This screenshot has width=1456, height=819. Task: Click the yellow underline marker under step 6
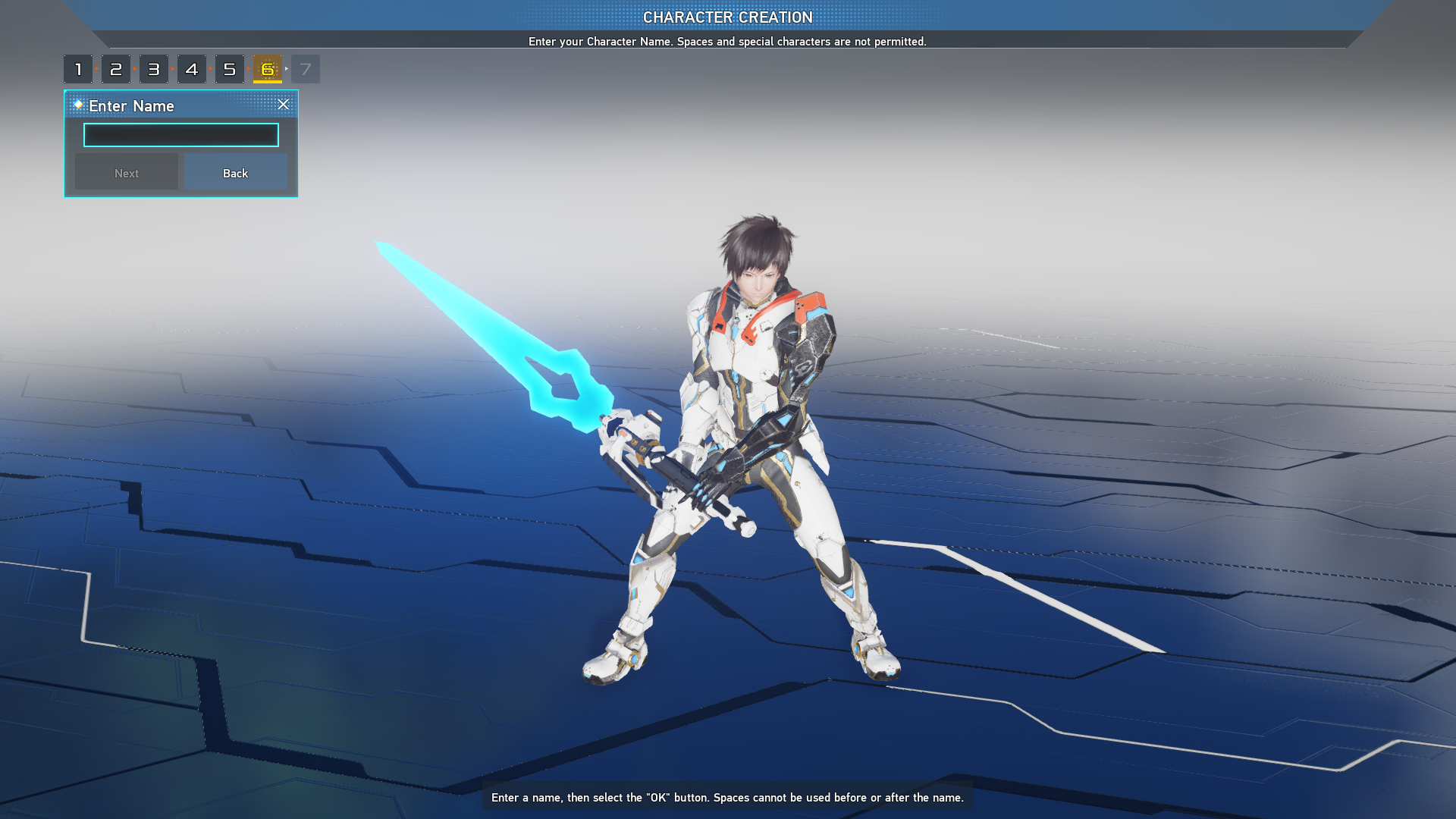coord(267,81)
